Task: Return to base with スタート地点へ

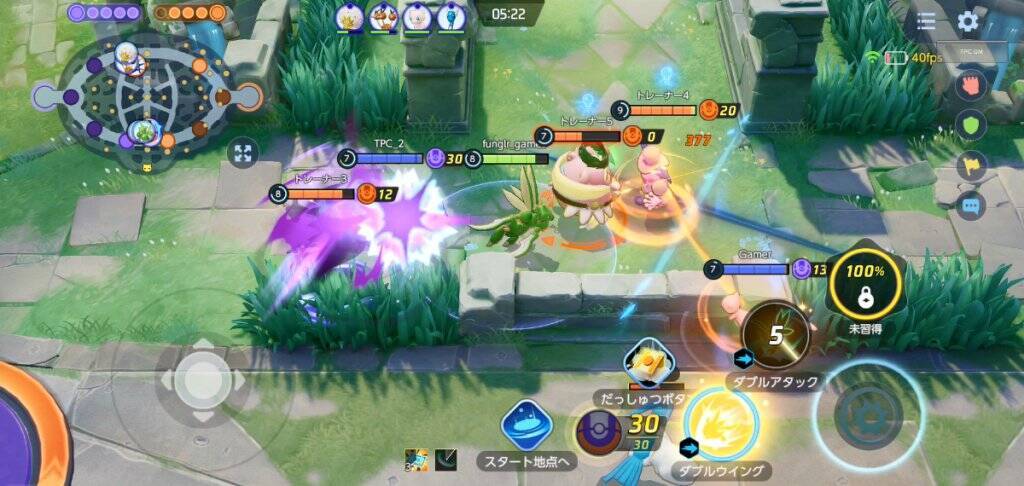Action: (527, 425)
